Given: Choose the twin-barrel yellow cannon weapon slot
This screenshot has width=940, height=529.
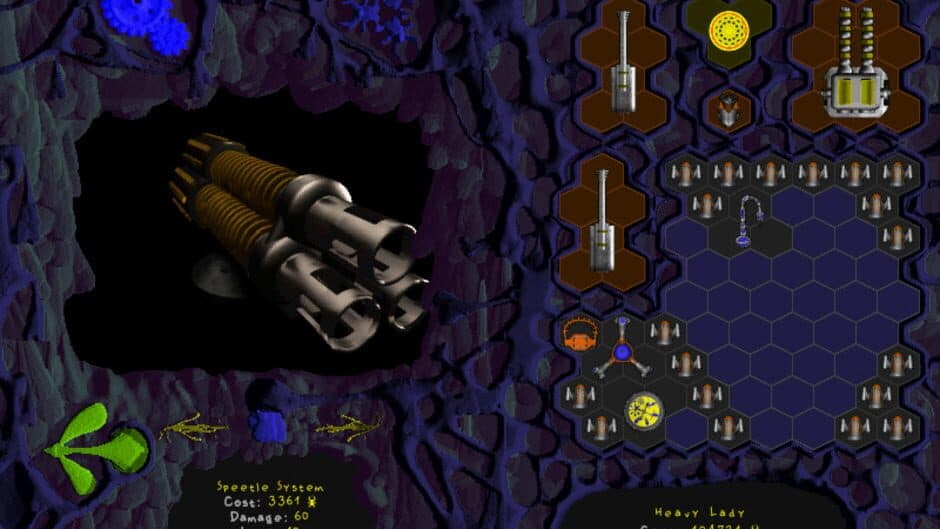Looking at the screenshot, I should [x=856, y=67].
